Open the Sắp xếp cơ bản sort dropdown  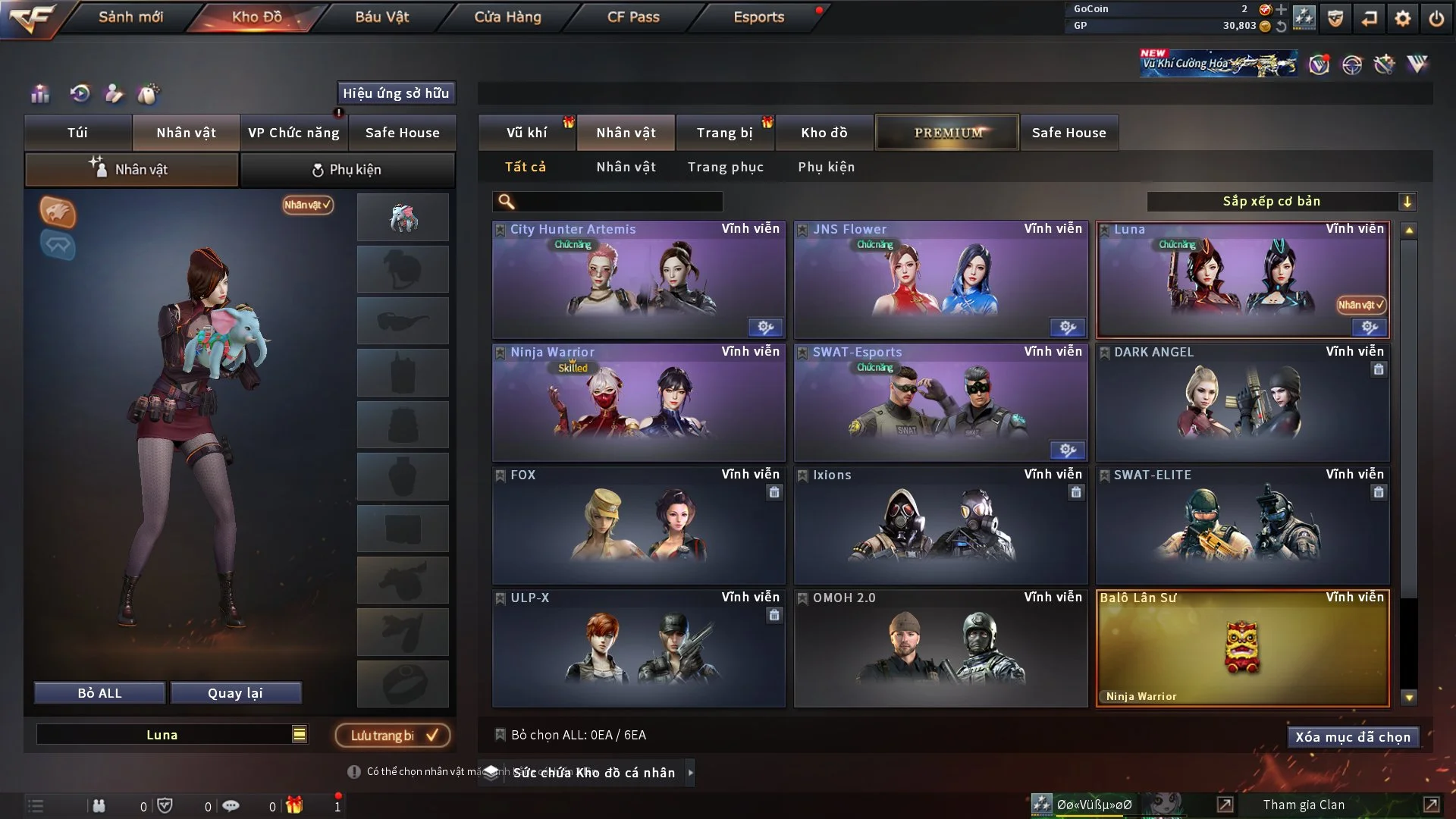pos(1281,202)
